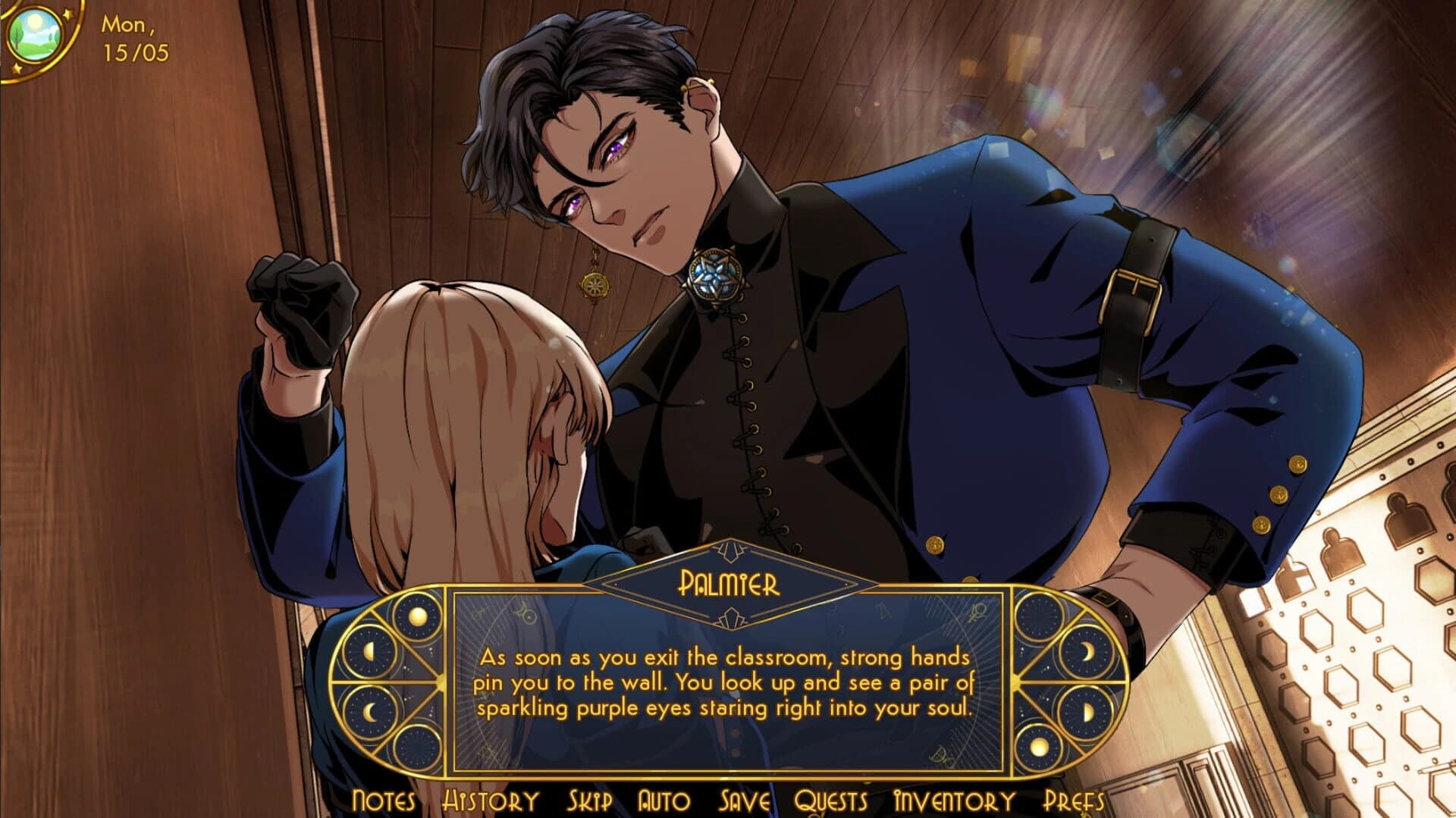
Task: Click the crescent moon ornament on left frame
Action: [x=369, y=712]
